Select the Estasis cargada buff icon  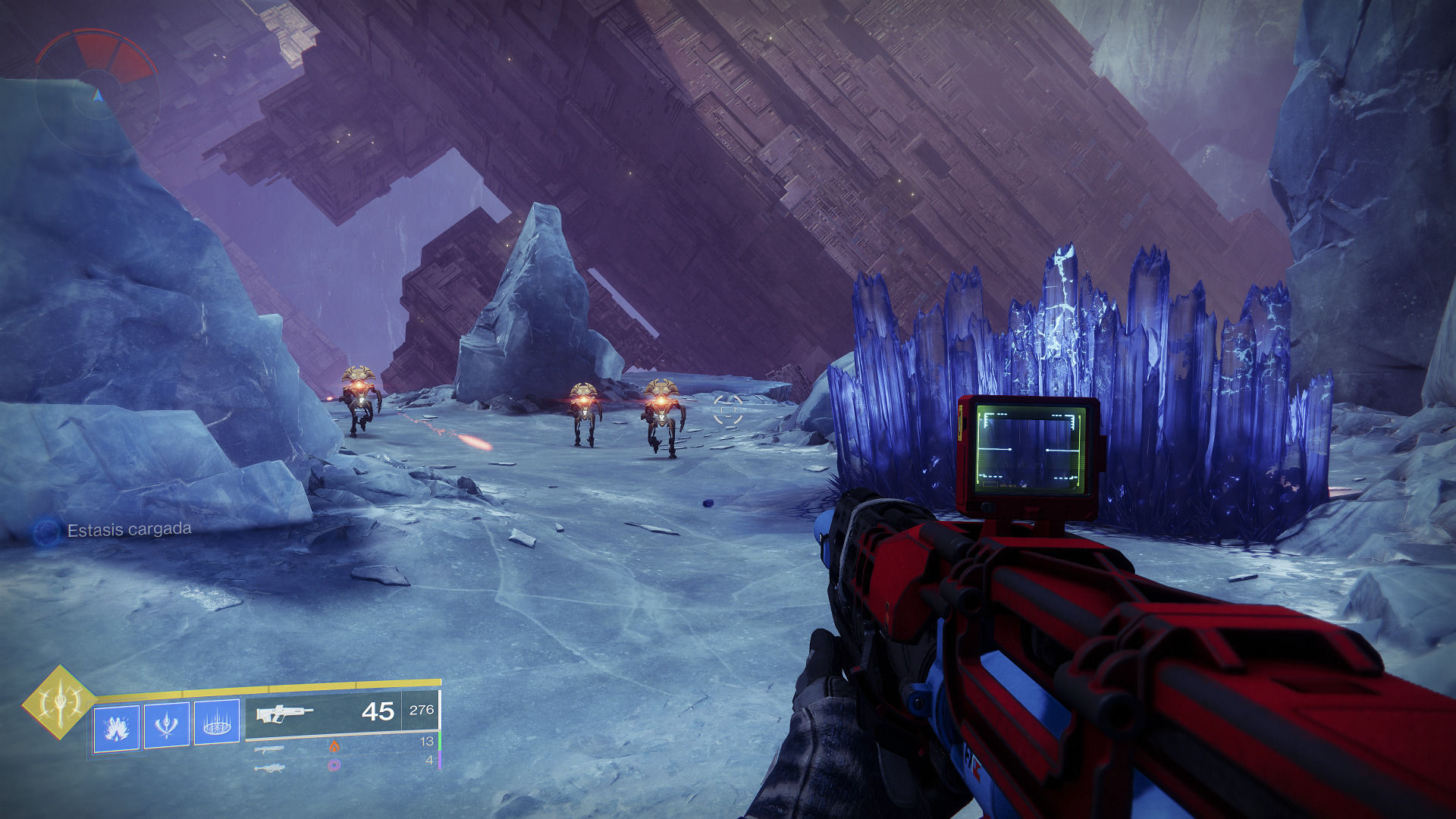coord(47,532)
